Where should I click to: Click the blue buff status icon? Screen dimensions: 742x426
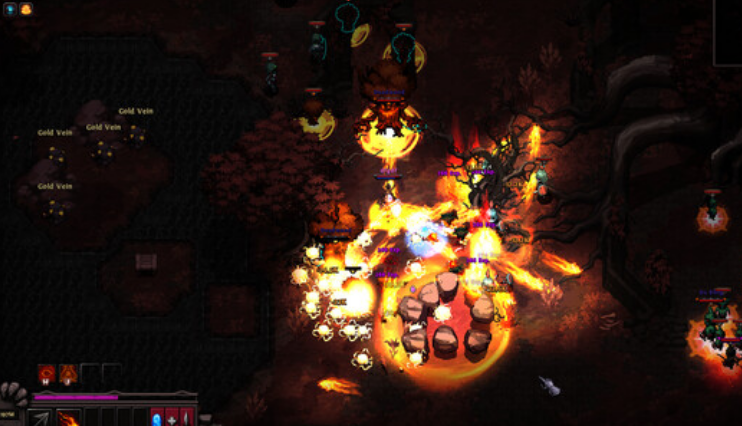tap(9, 9)
